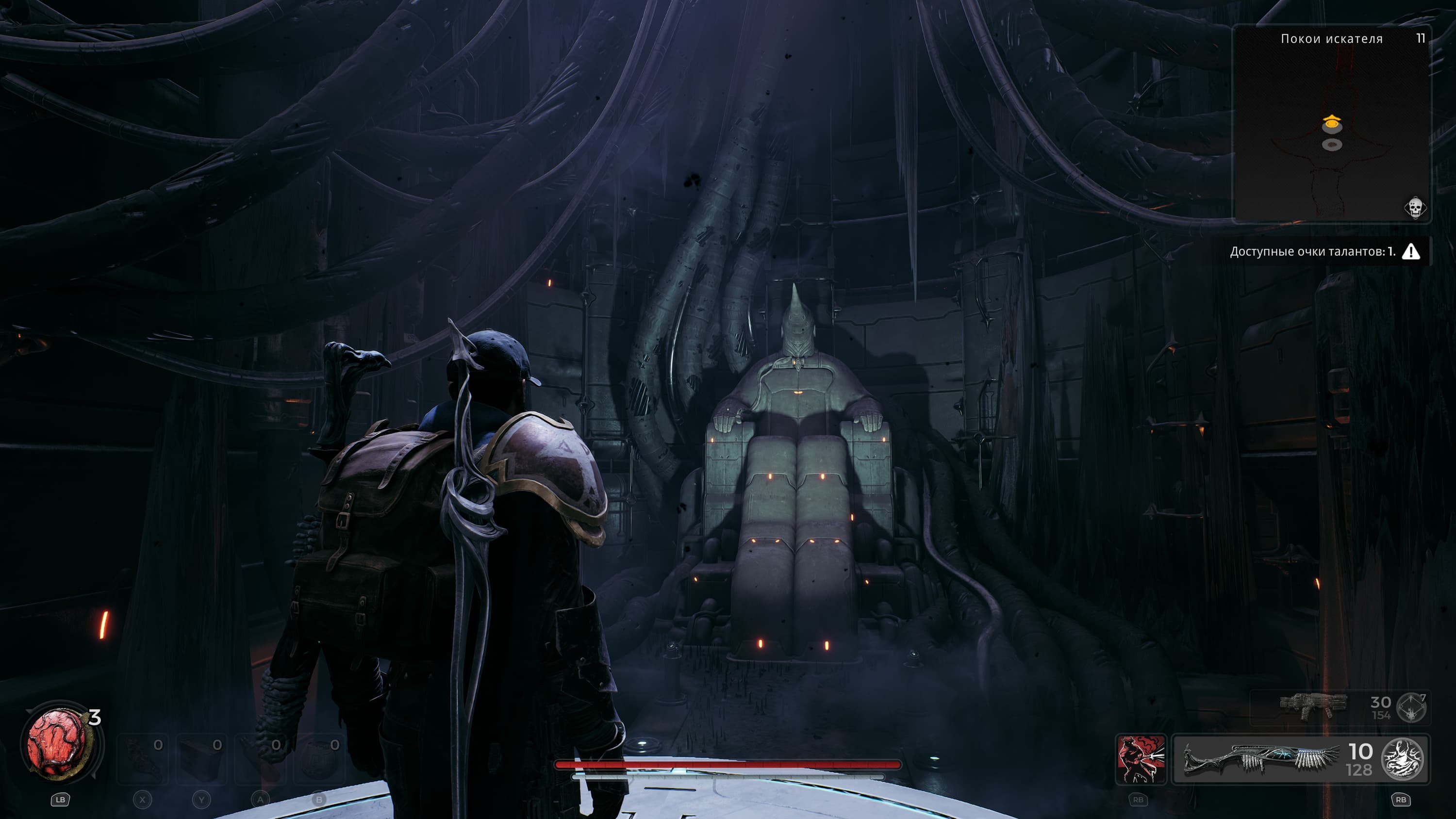This screenshot has width=1456, height=819.
Task: Activate the red gunslinger archetype skill
Action: click(1141, 759)
